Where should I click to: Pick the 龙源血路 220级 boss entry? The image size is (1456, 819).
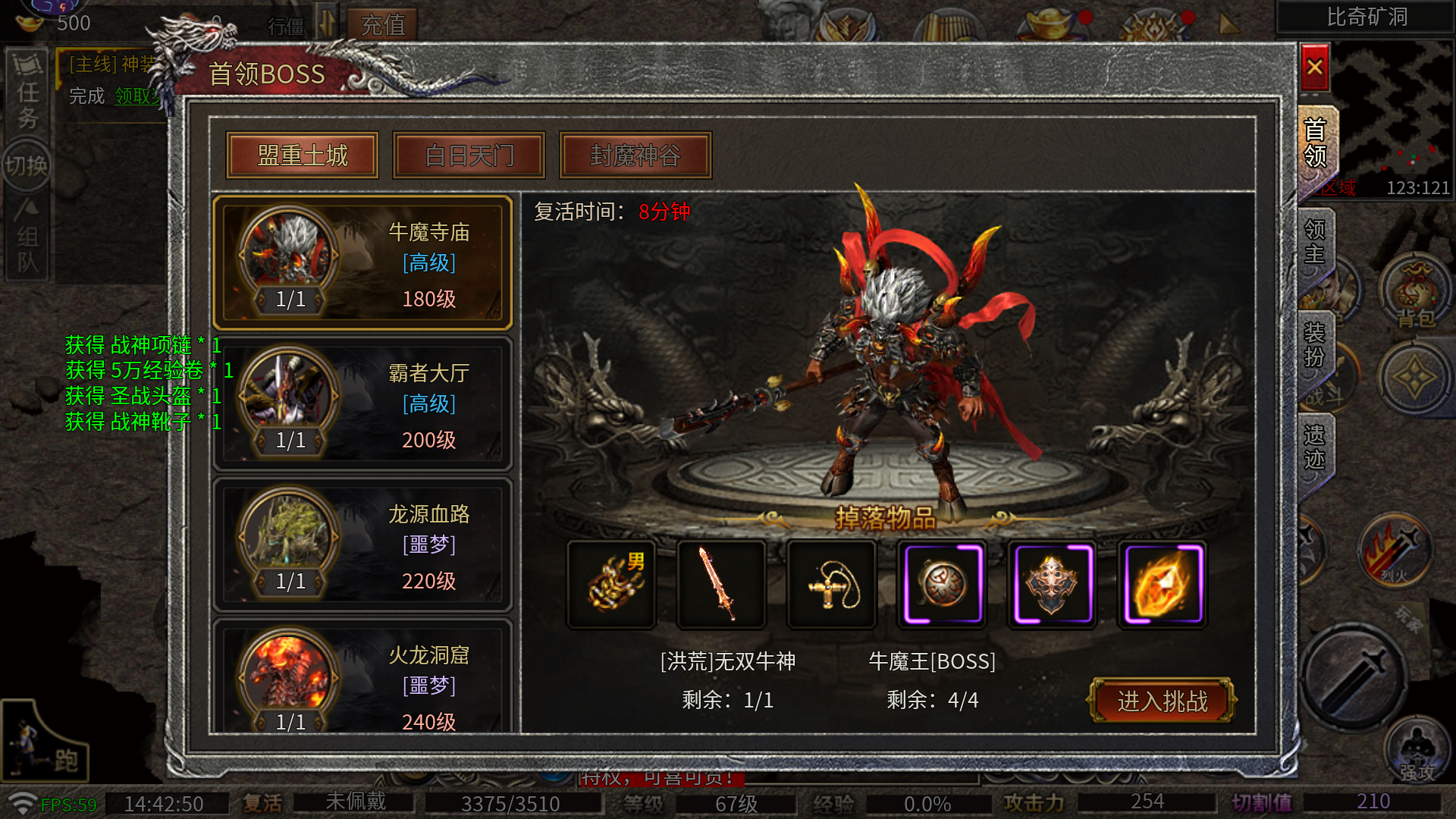click(362, 545)
